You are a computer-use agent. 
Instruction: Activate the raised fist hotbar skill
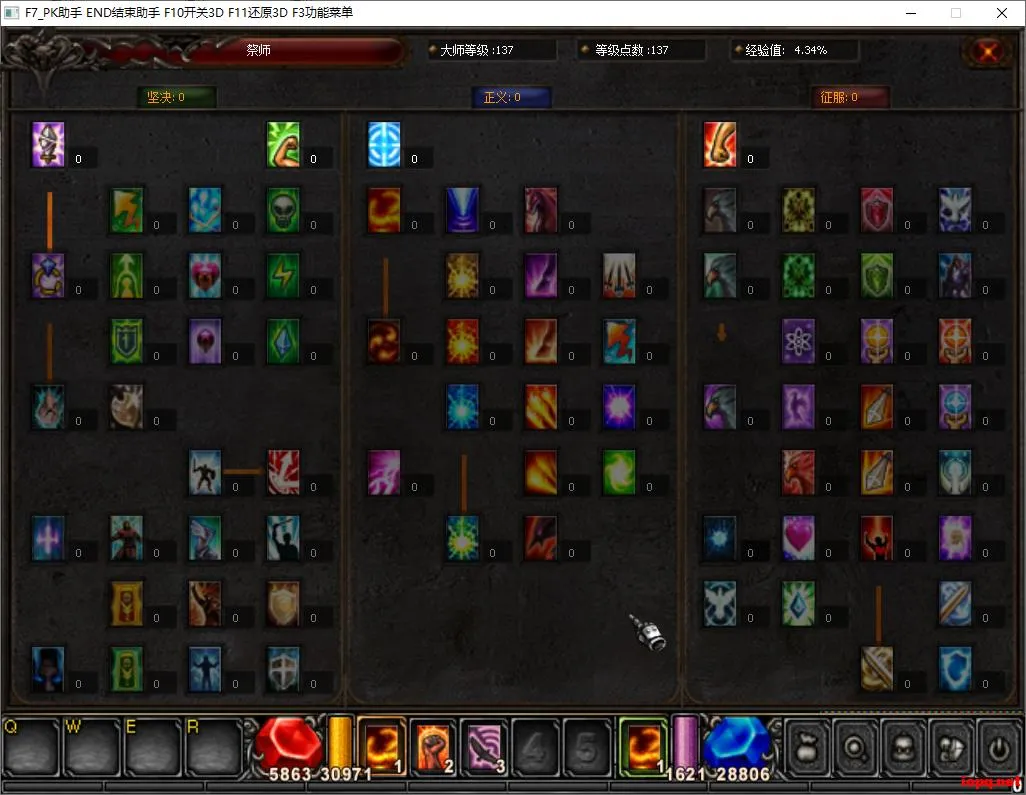(432, 746)
